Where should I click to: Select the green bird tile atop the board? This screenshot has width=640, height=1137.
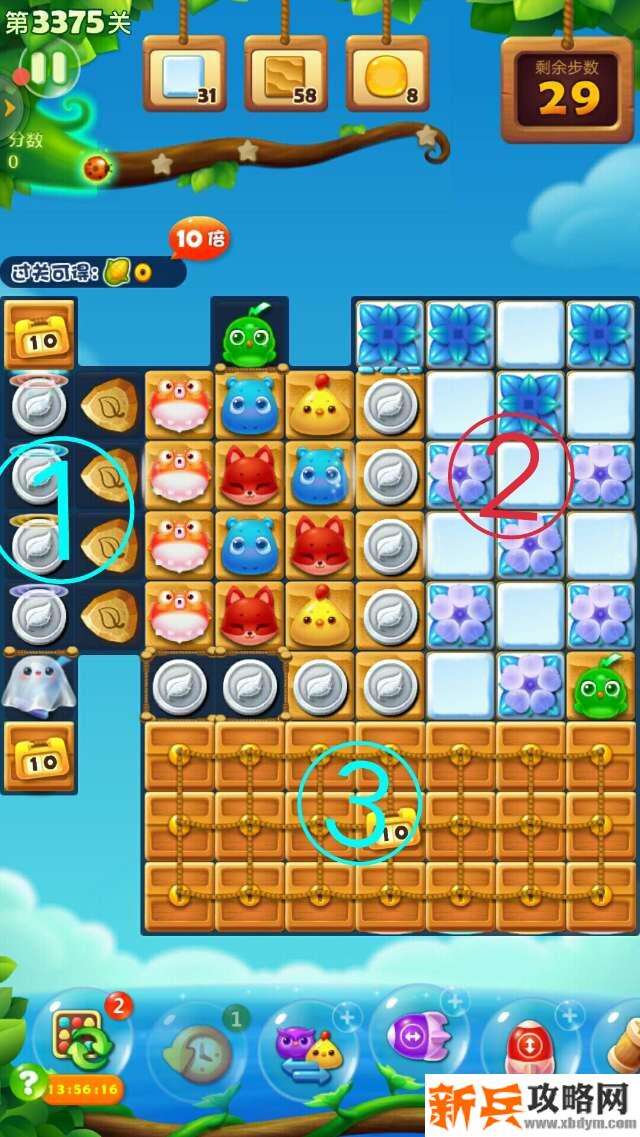pos(249,335)
